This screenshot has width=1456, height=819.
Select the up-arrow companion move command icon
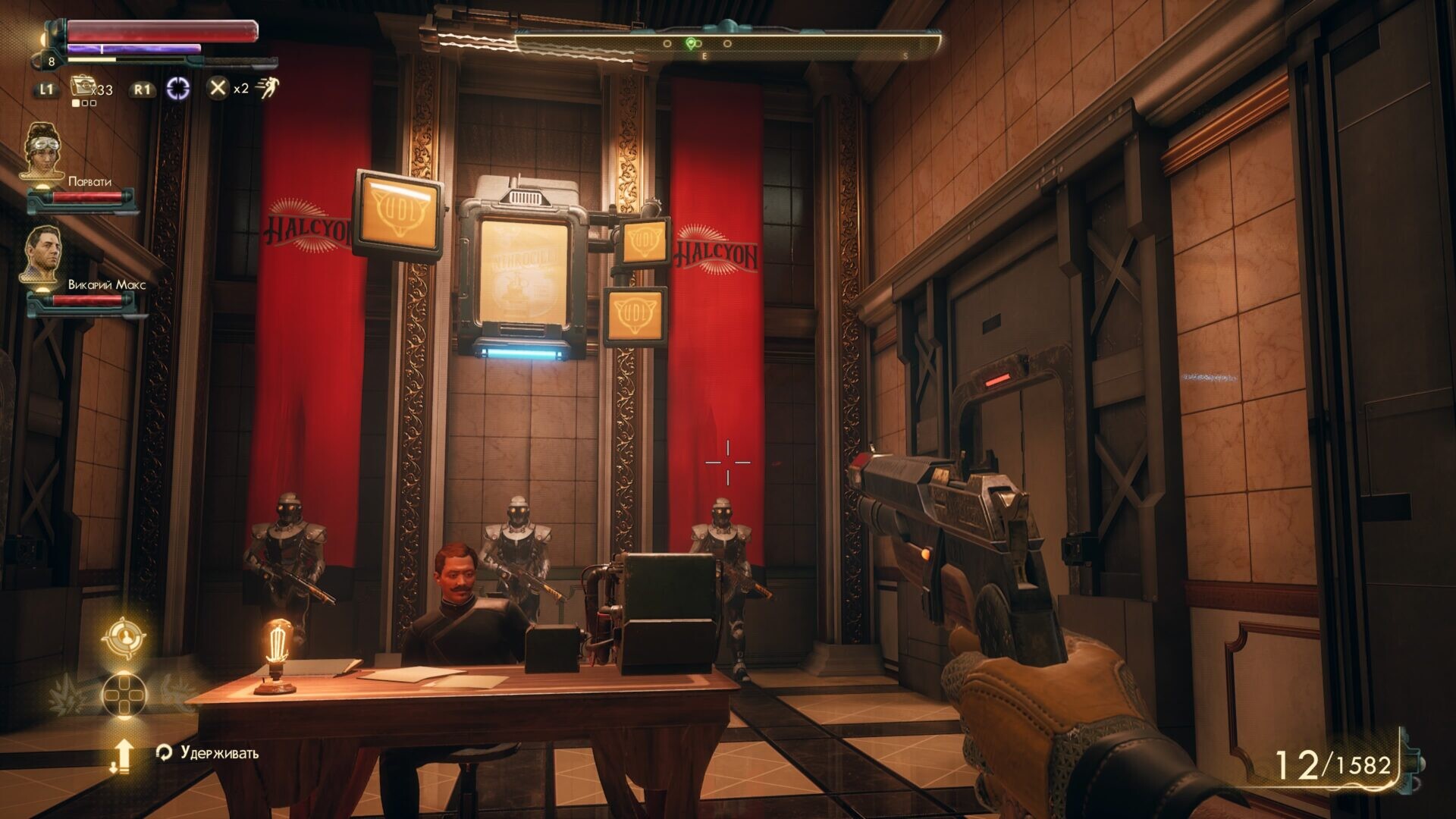pyautogui.click(x=122, y=755)
